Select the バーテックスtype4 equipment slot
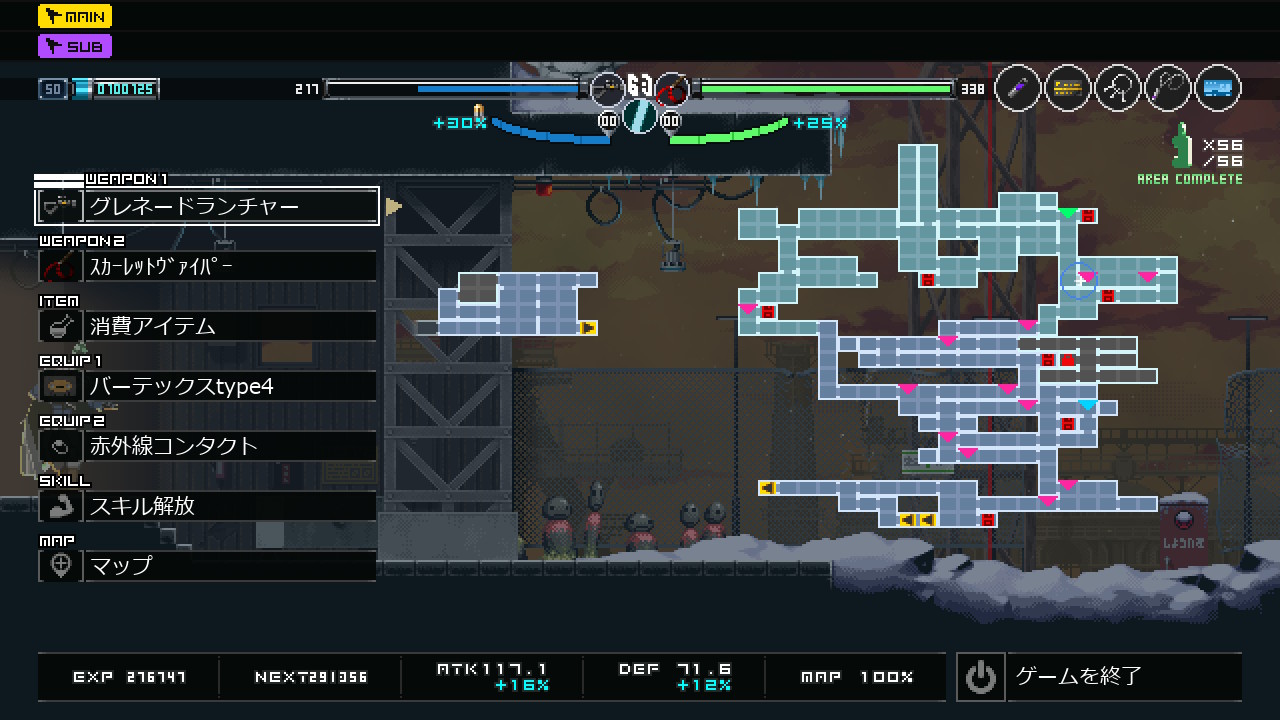The width and height of the screenshot is (1280, 720). (207, 386)
